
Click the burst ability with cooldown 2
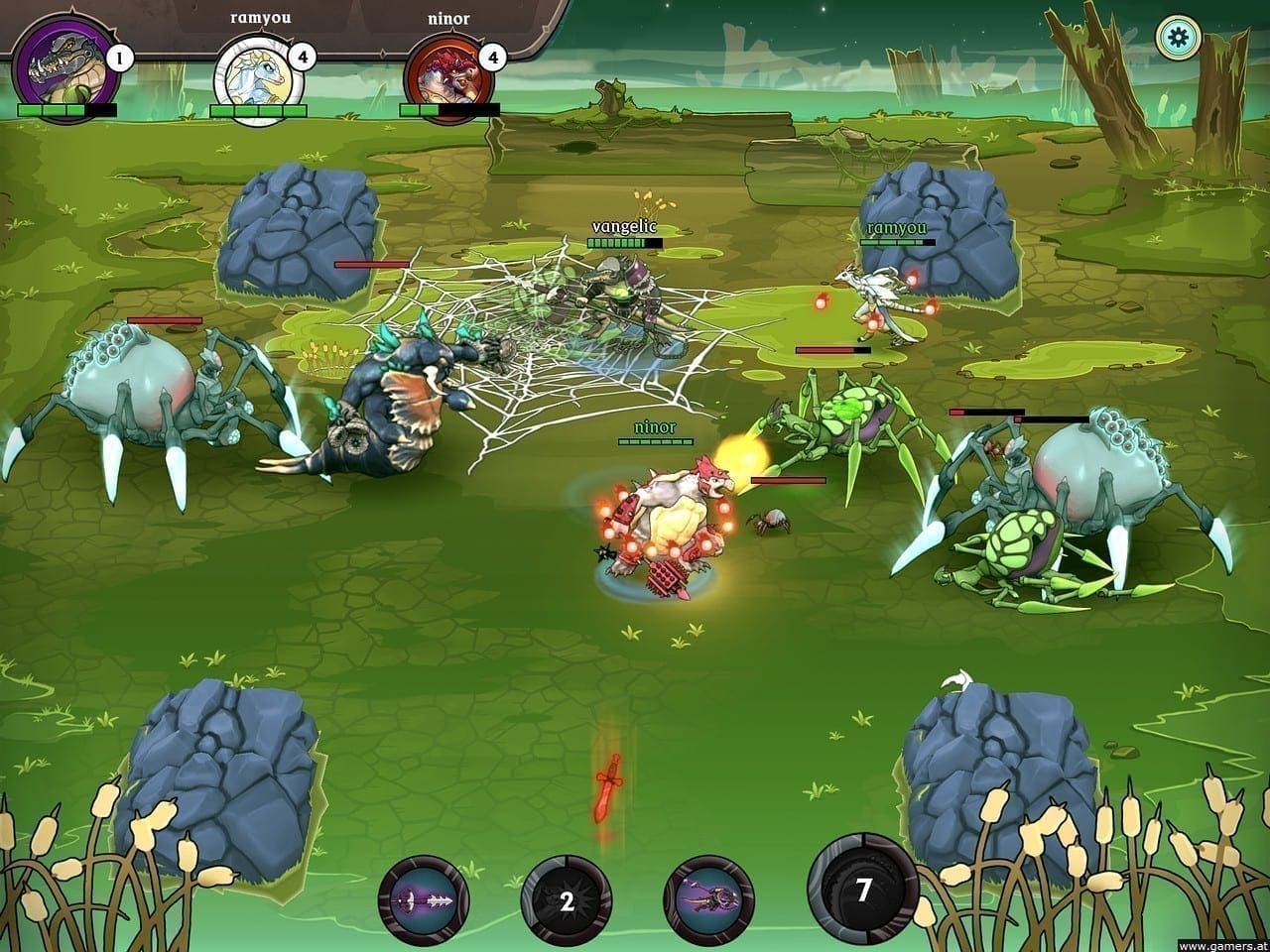coord(567,901)
